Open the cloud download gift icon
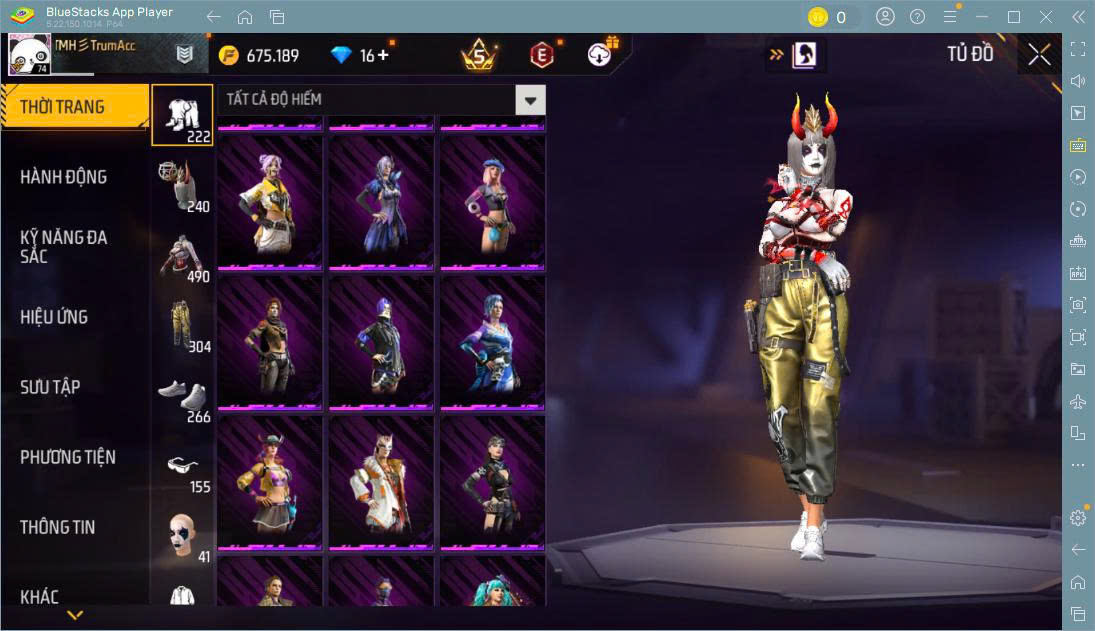 [601, 54]
